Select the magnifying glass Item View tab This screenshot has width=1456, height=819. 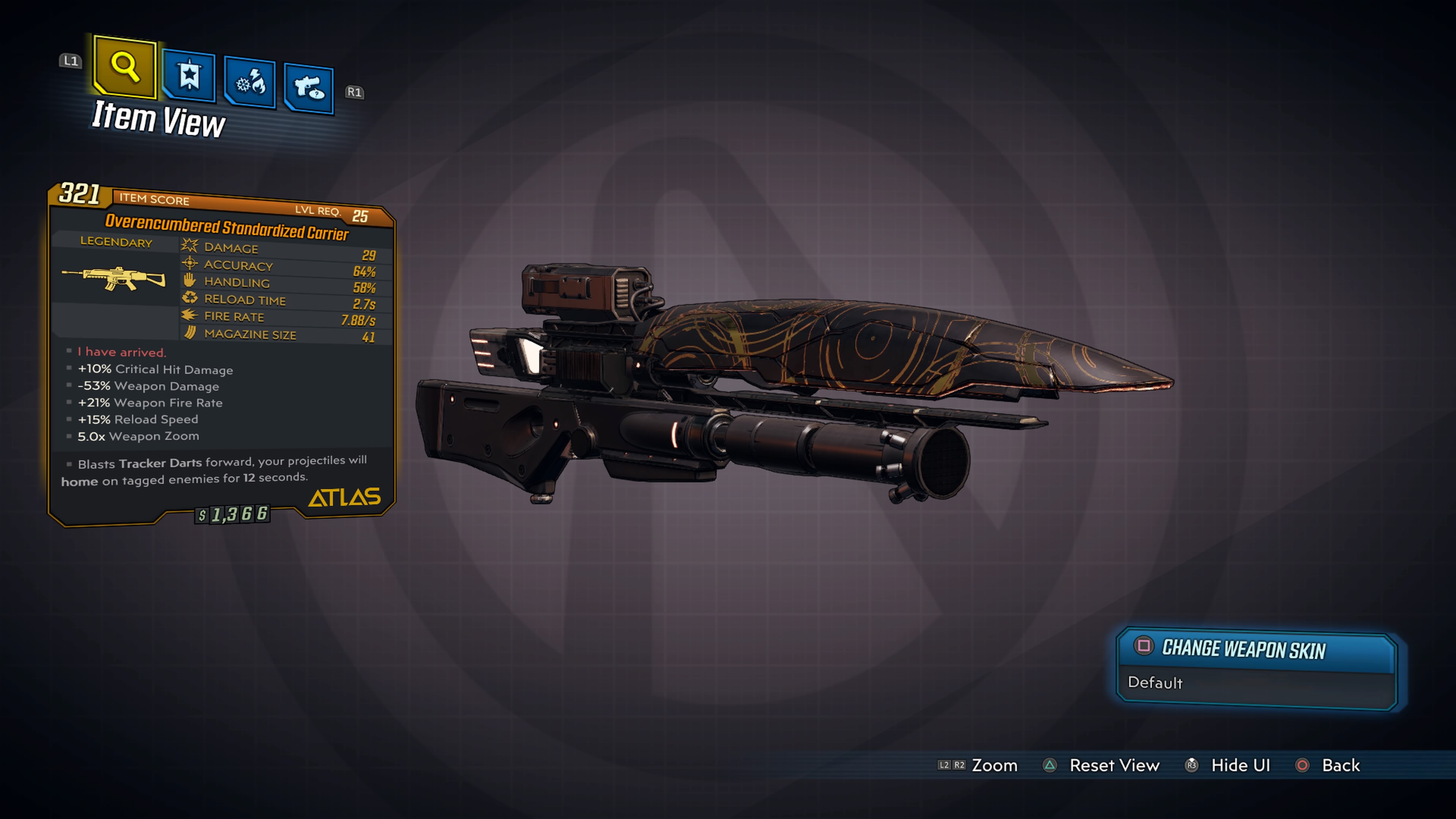[125, 67]
